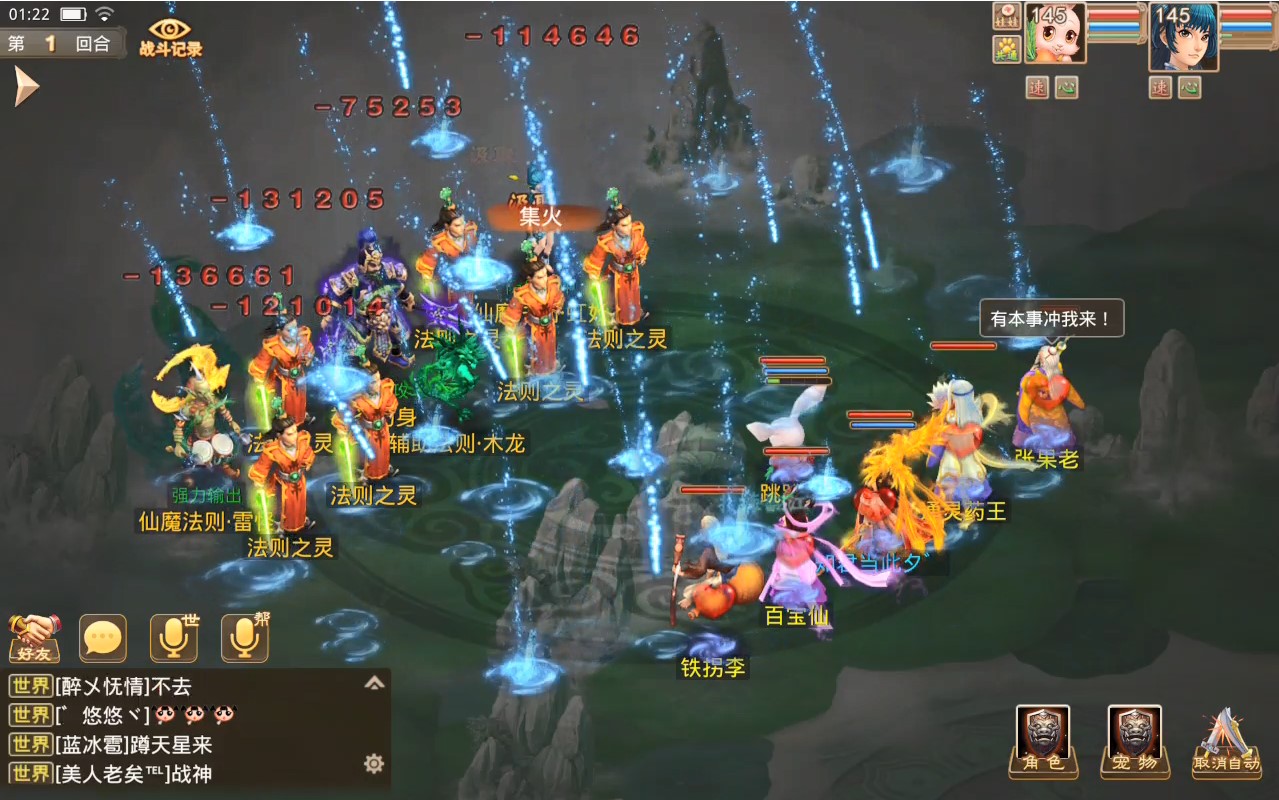Open the 战斗记录 battle log
The image size is (1279, 800).
click(x=171, y=38)
